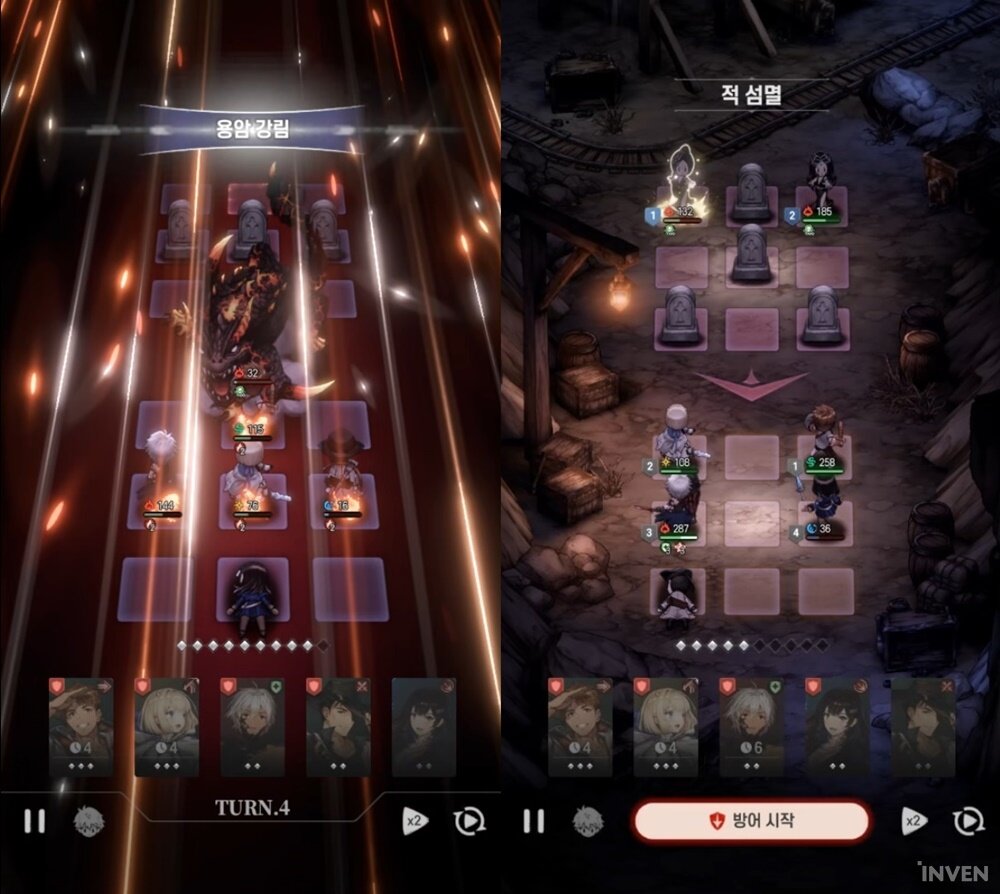This screenshot has width=1000, height=894.
Task: Choose the white-haired card showing cooldown 6
Action: [x=751, y=727]
